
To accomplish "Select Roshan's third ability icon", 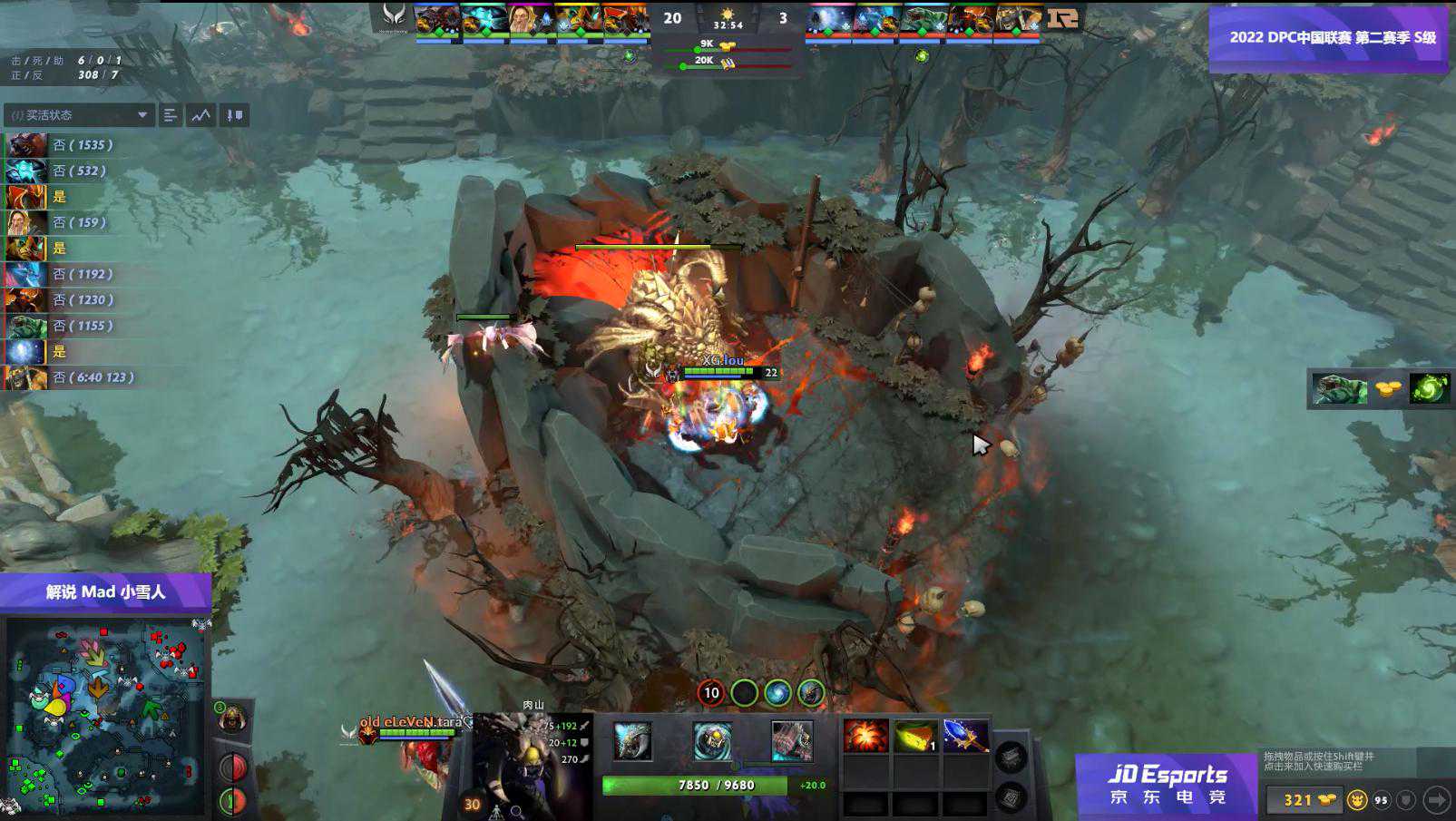I will coord(791,741).
